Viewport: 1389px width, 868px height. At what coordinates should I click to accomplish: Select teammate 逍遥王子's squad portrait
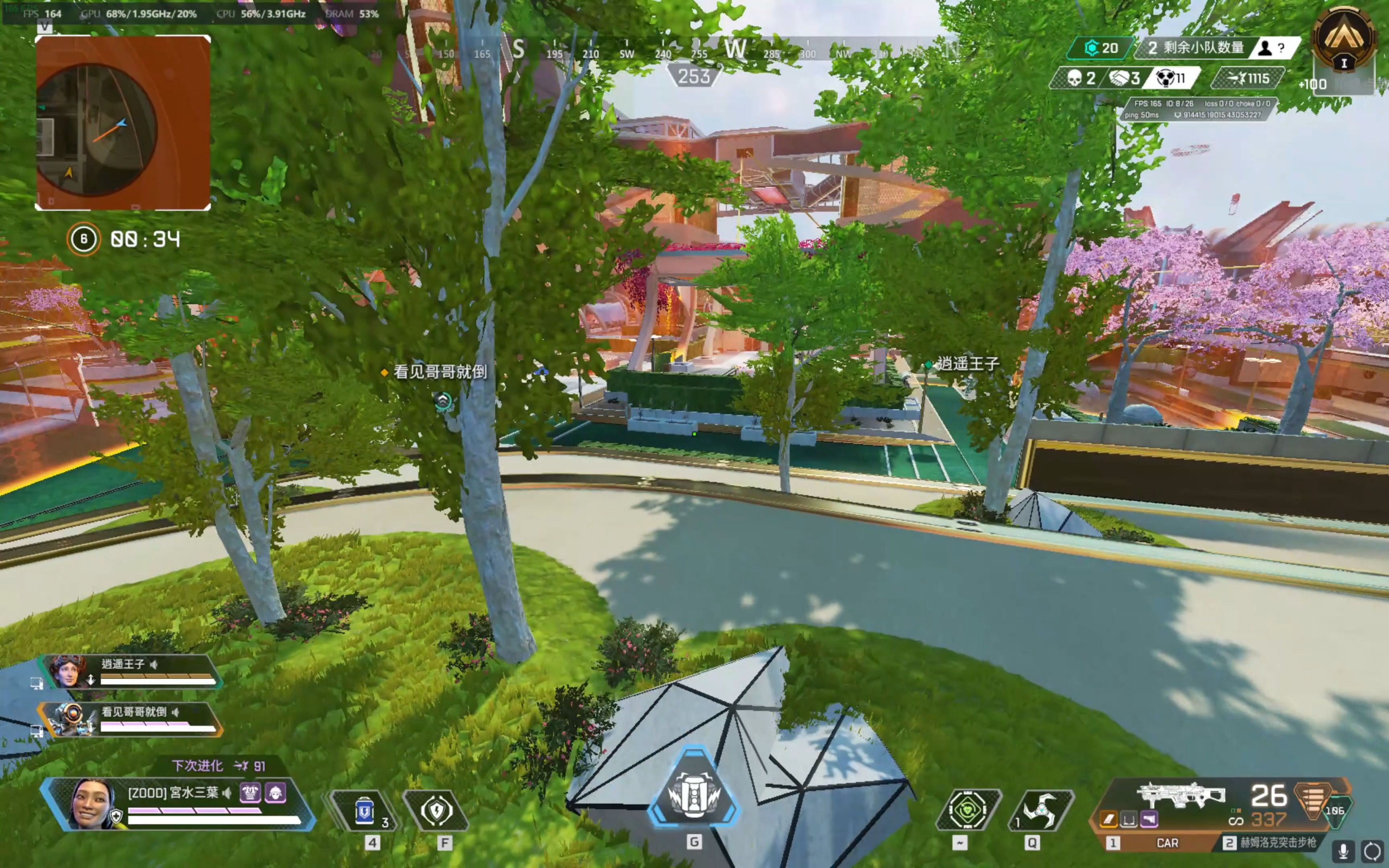(x=68, y=671)
